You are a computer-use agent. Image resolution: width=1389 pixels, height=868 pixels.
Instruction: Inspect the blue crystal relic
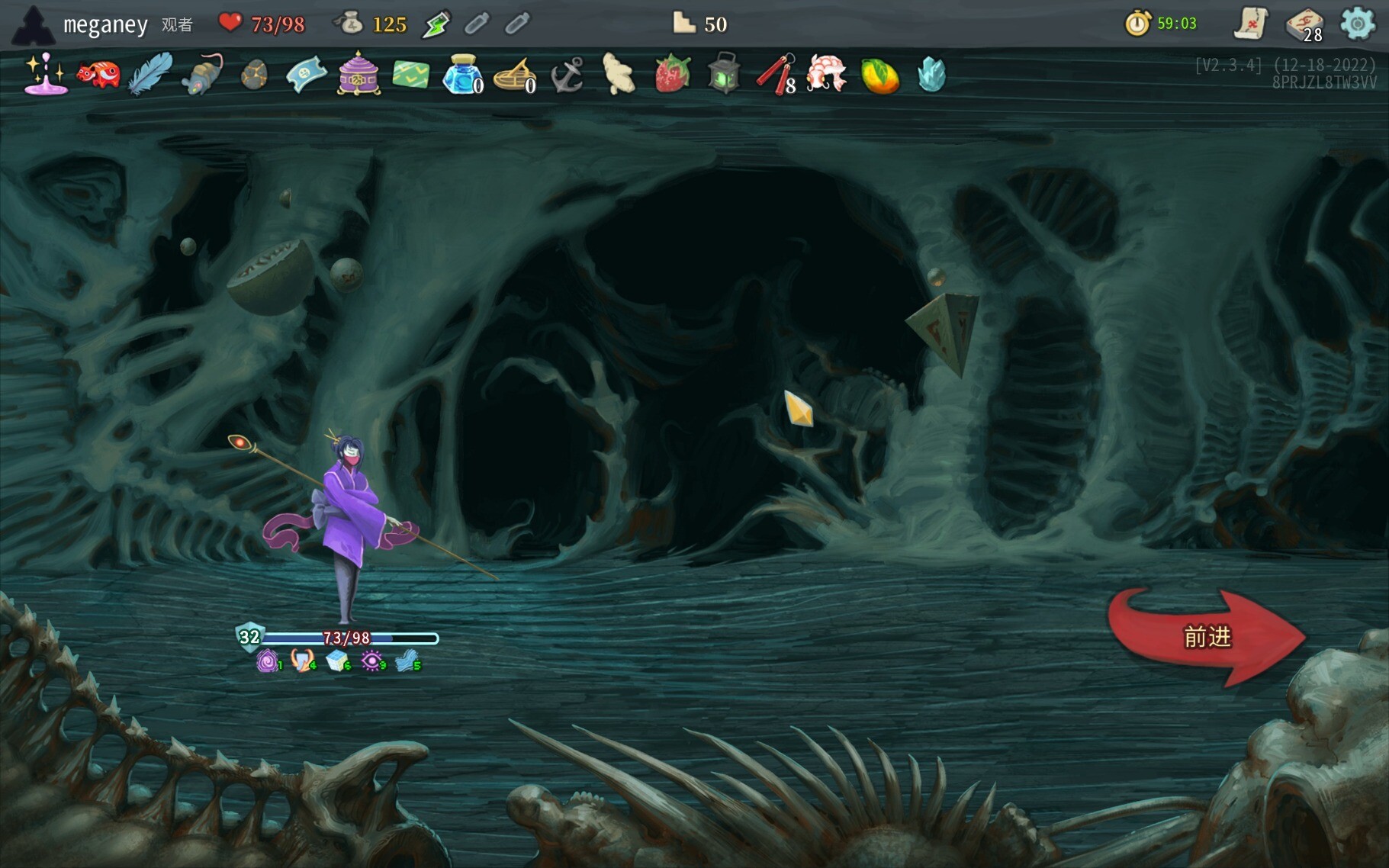point(931,75)
